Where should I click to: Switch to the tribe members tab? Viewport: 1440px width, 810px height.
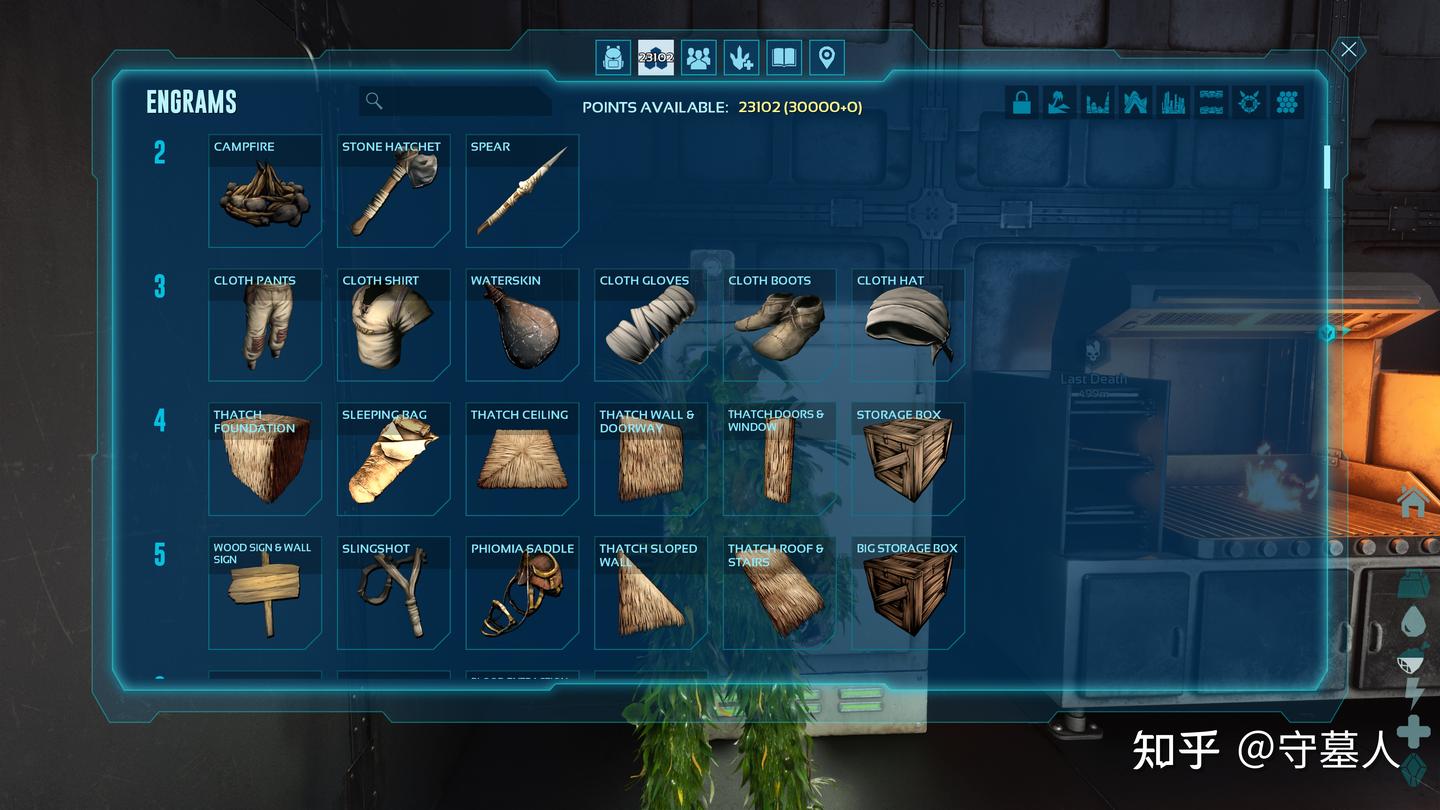tap(699, 58)
